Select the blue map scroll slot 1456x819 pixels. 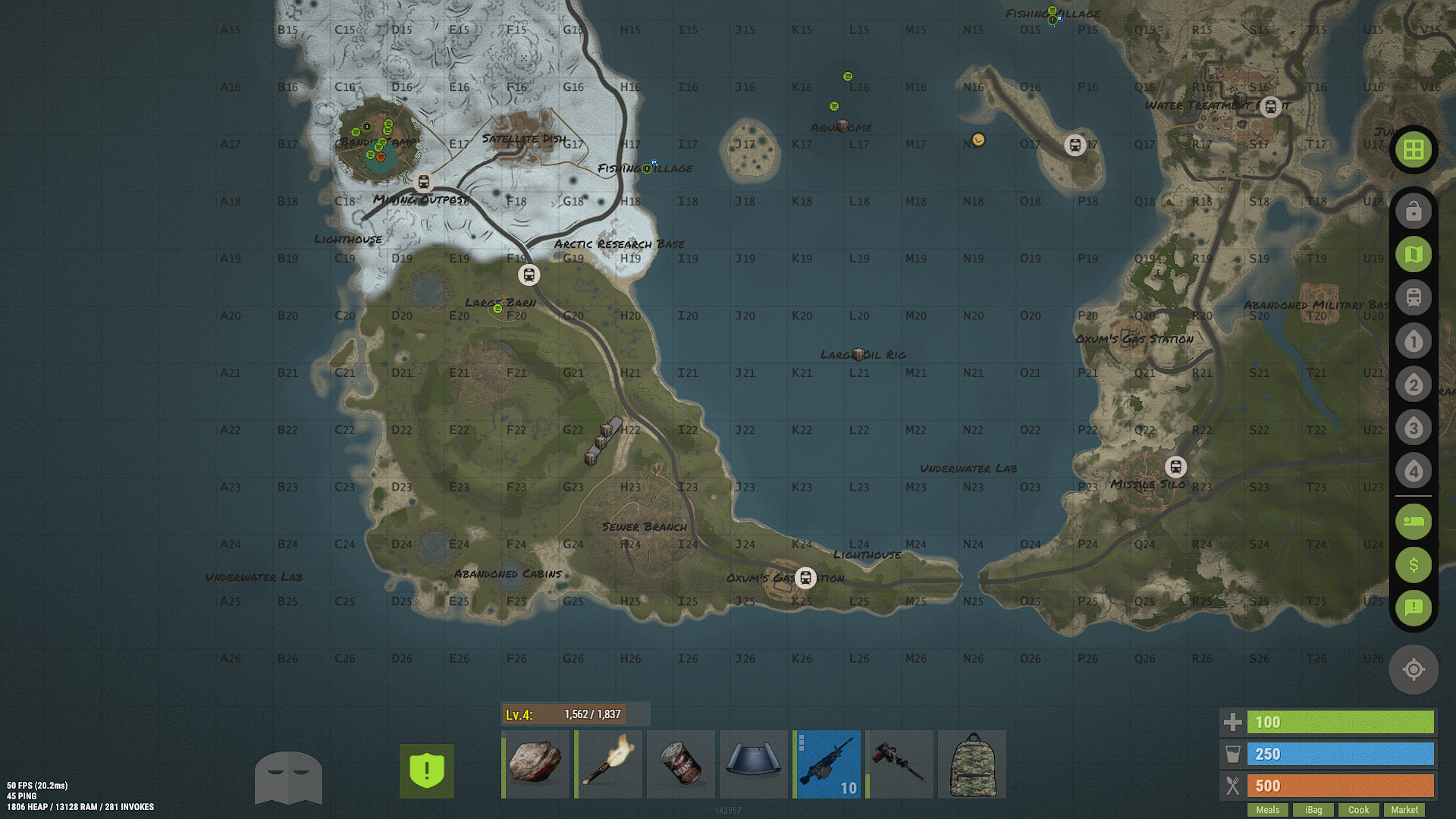click(x=754, y=764)
